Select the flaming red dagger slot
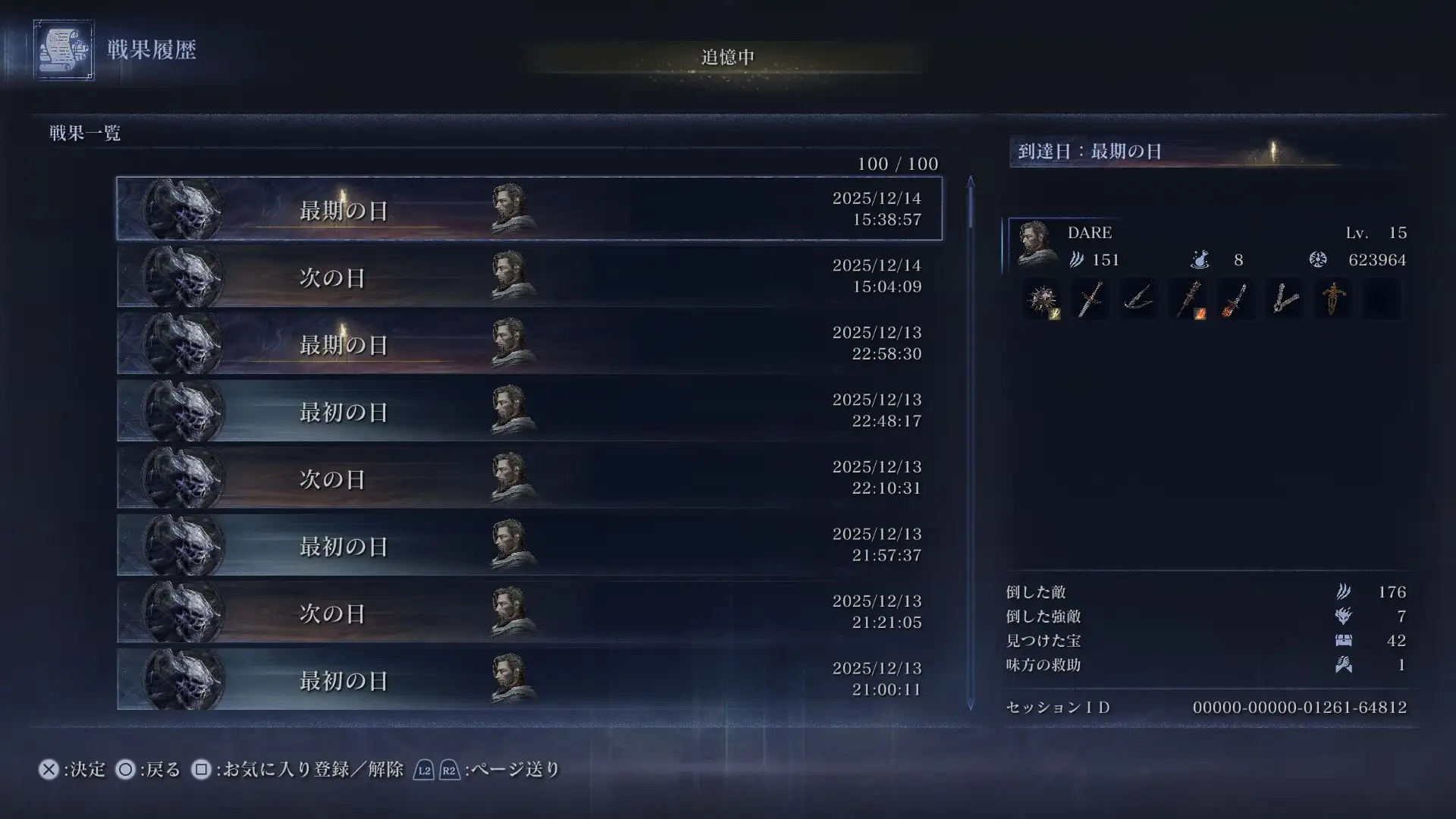This screenshot has width=1456, height=819. point(1236,300)
